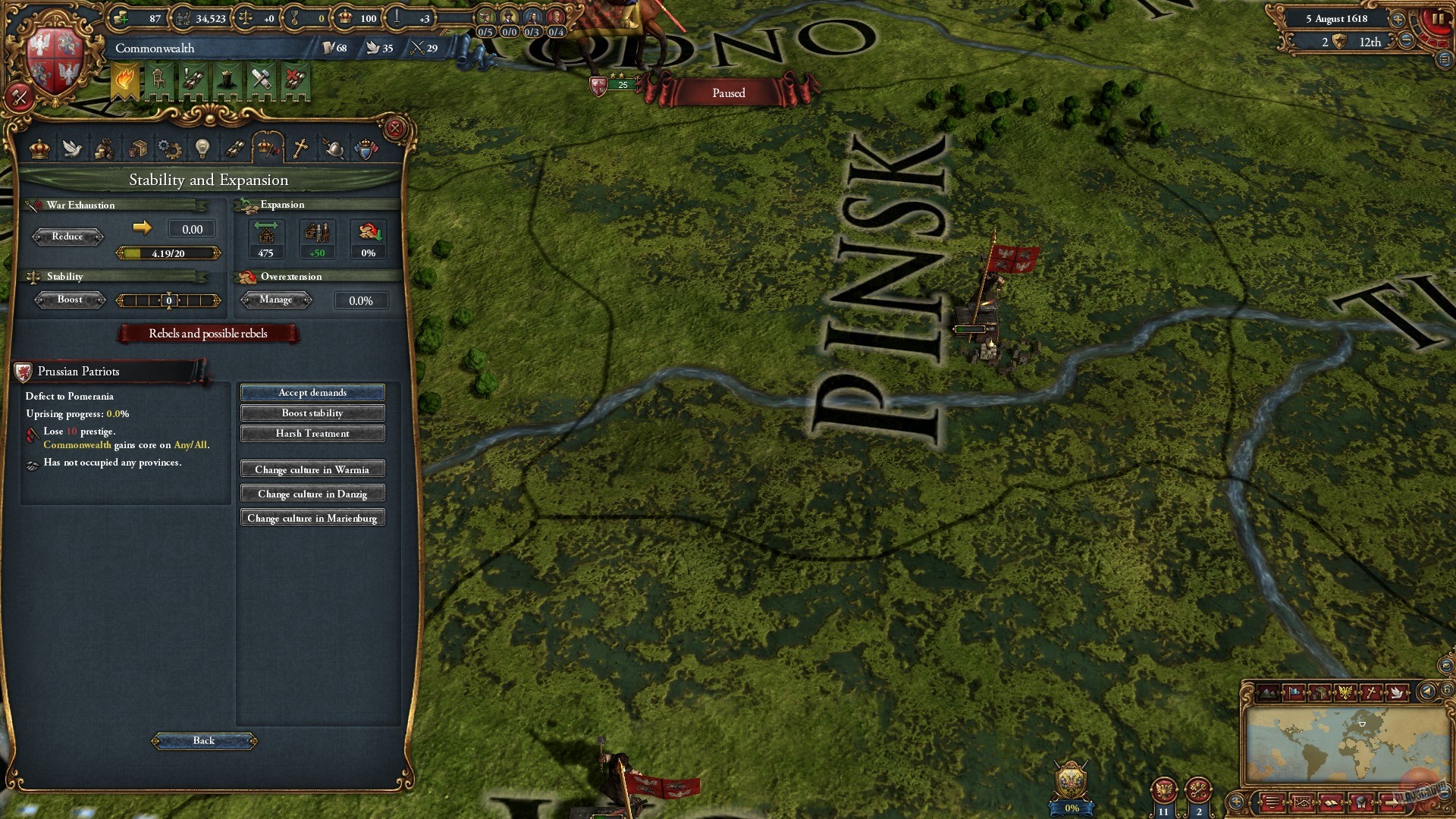Open the Diplomacy panel dove icon

tap(72, 149)
